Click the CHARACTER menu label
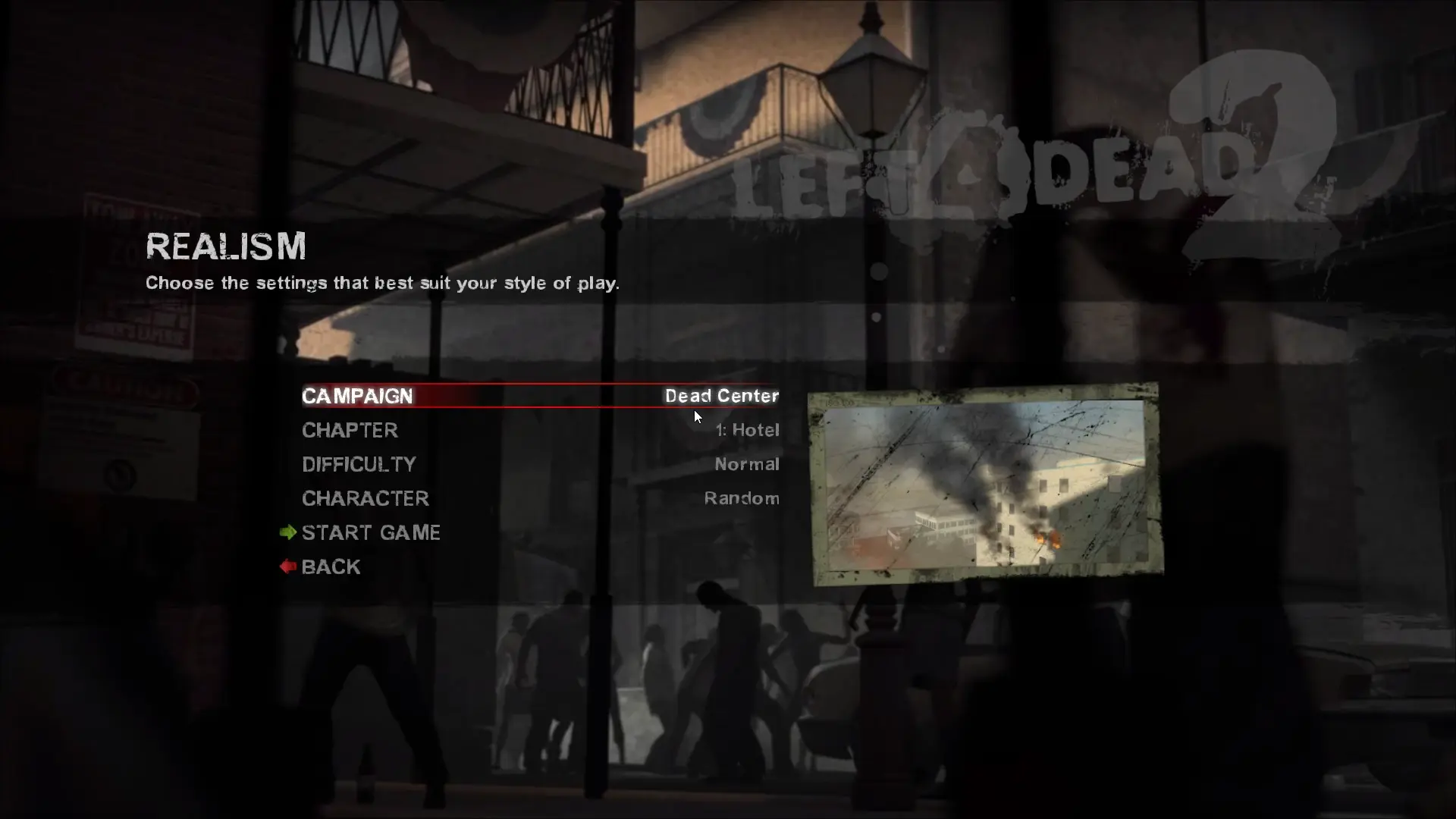This screenshot has width=1456, height=819. [x=365, y=498]
